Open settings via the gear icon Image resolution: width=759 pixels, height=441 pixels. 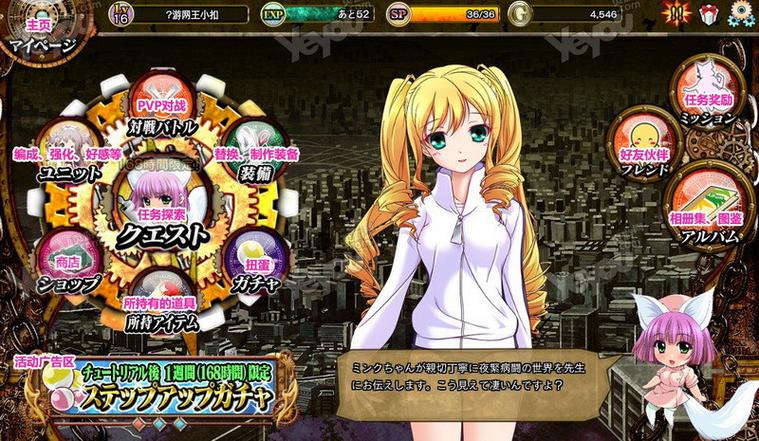coord(742,16)
